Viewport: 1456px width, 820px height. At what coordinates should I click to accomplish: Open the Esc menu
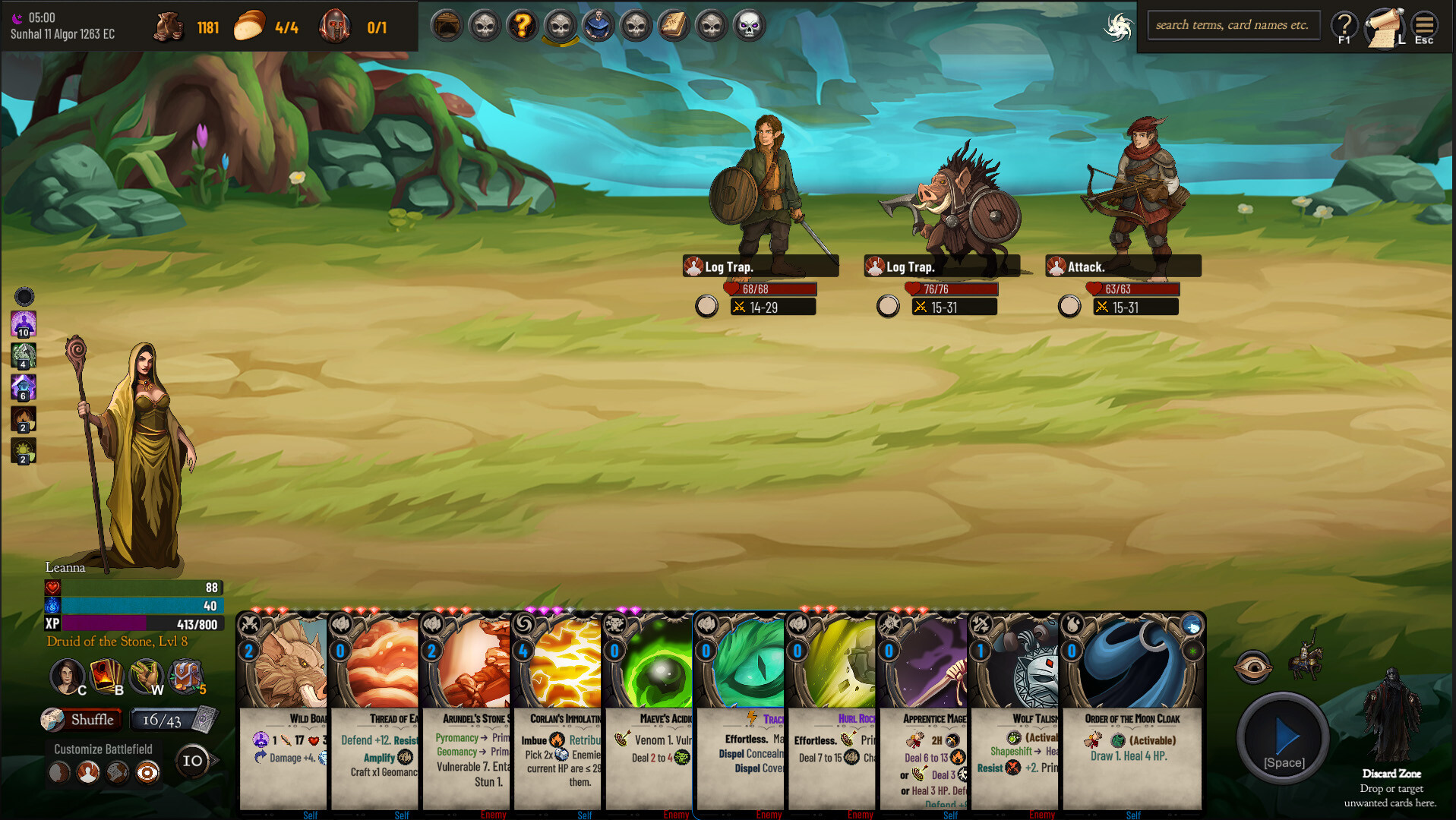pos(1424,25)
